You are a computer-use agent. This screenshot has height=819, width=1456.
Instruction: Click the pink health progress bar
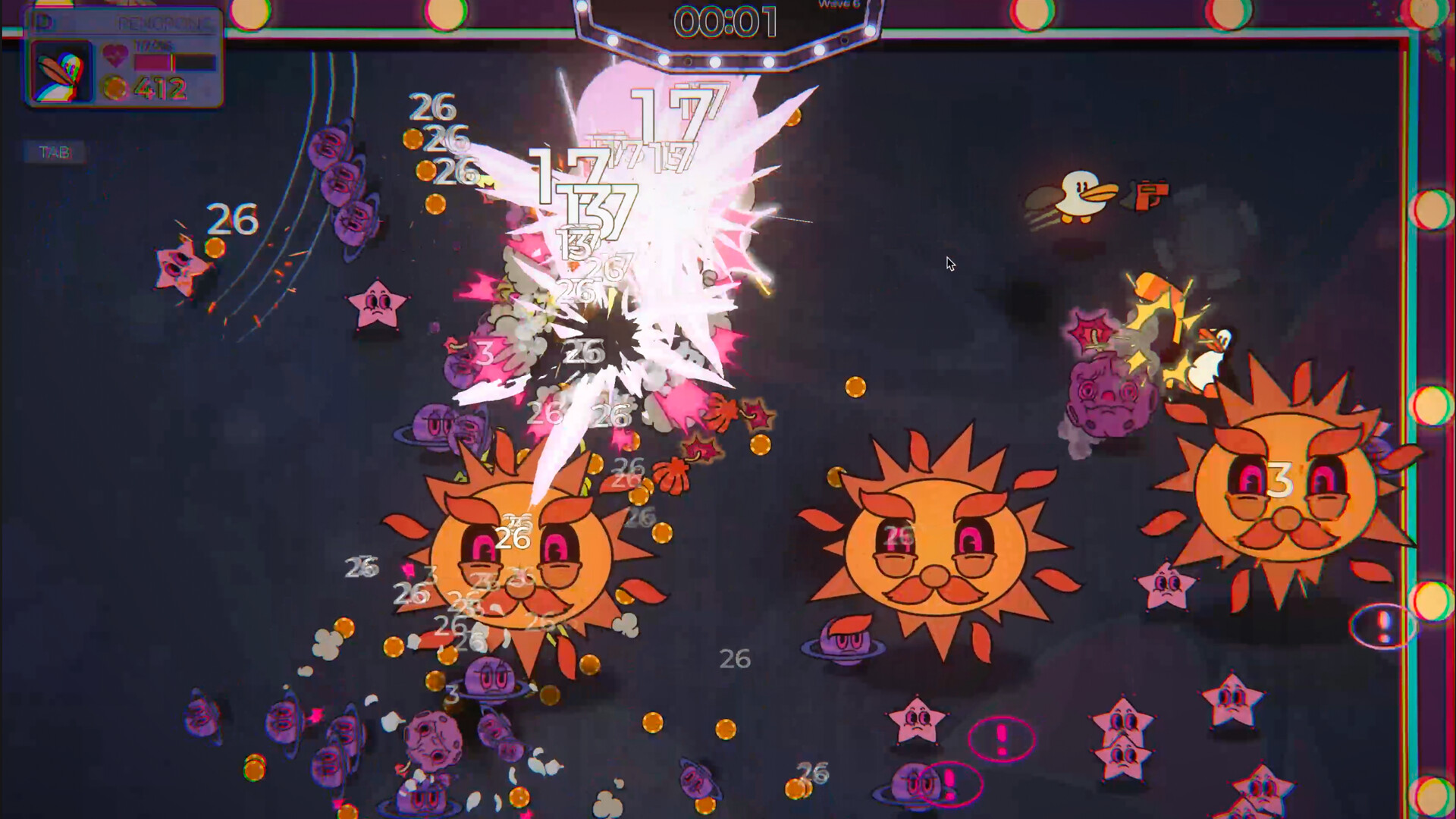point(152,61)
